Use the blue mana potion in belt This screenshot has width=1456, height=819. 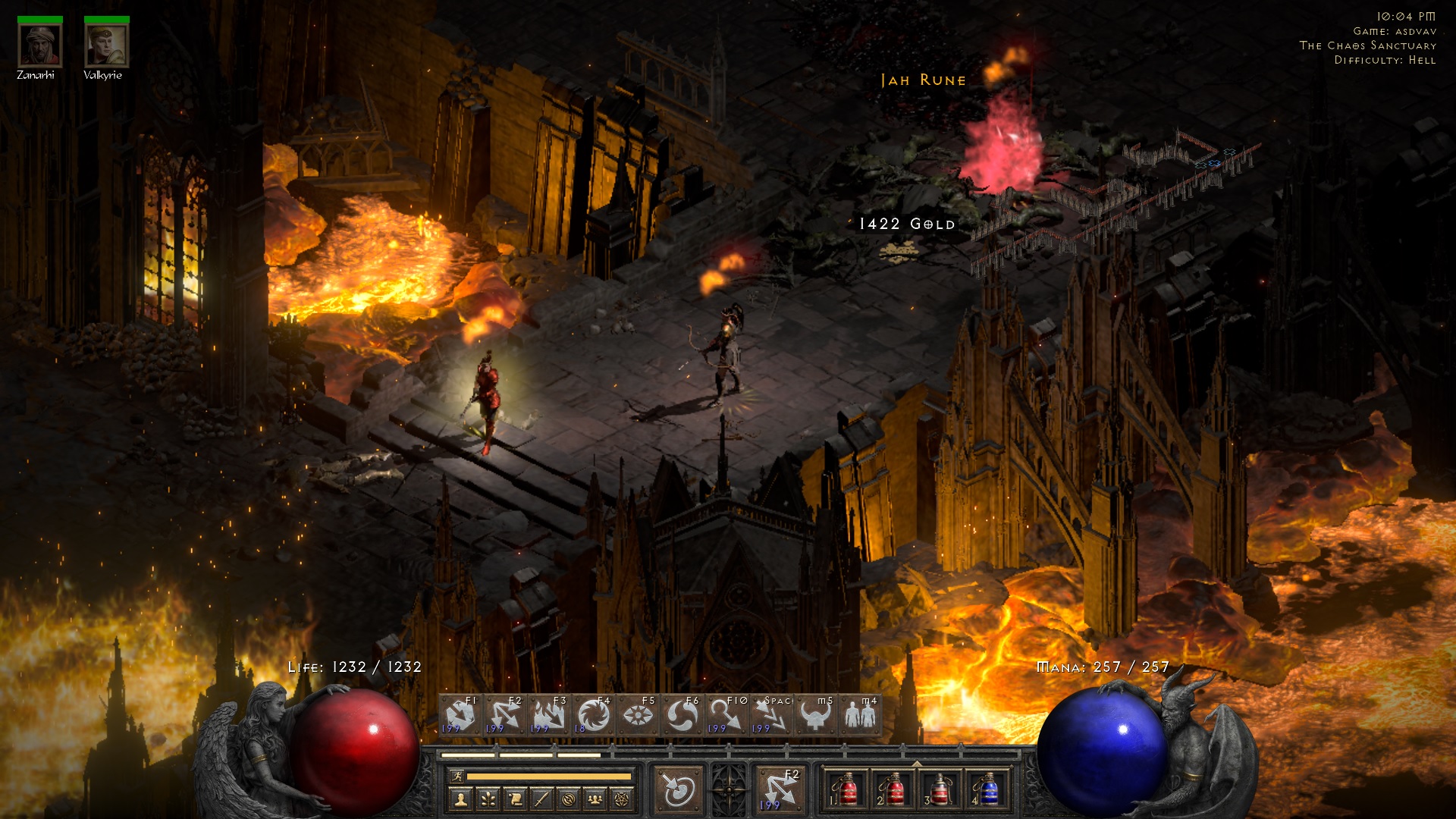coord(986,790)
